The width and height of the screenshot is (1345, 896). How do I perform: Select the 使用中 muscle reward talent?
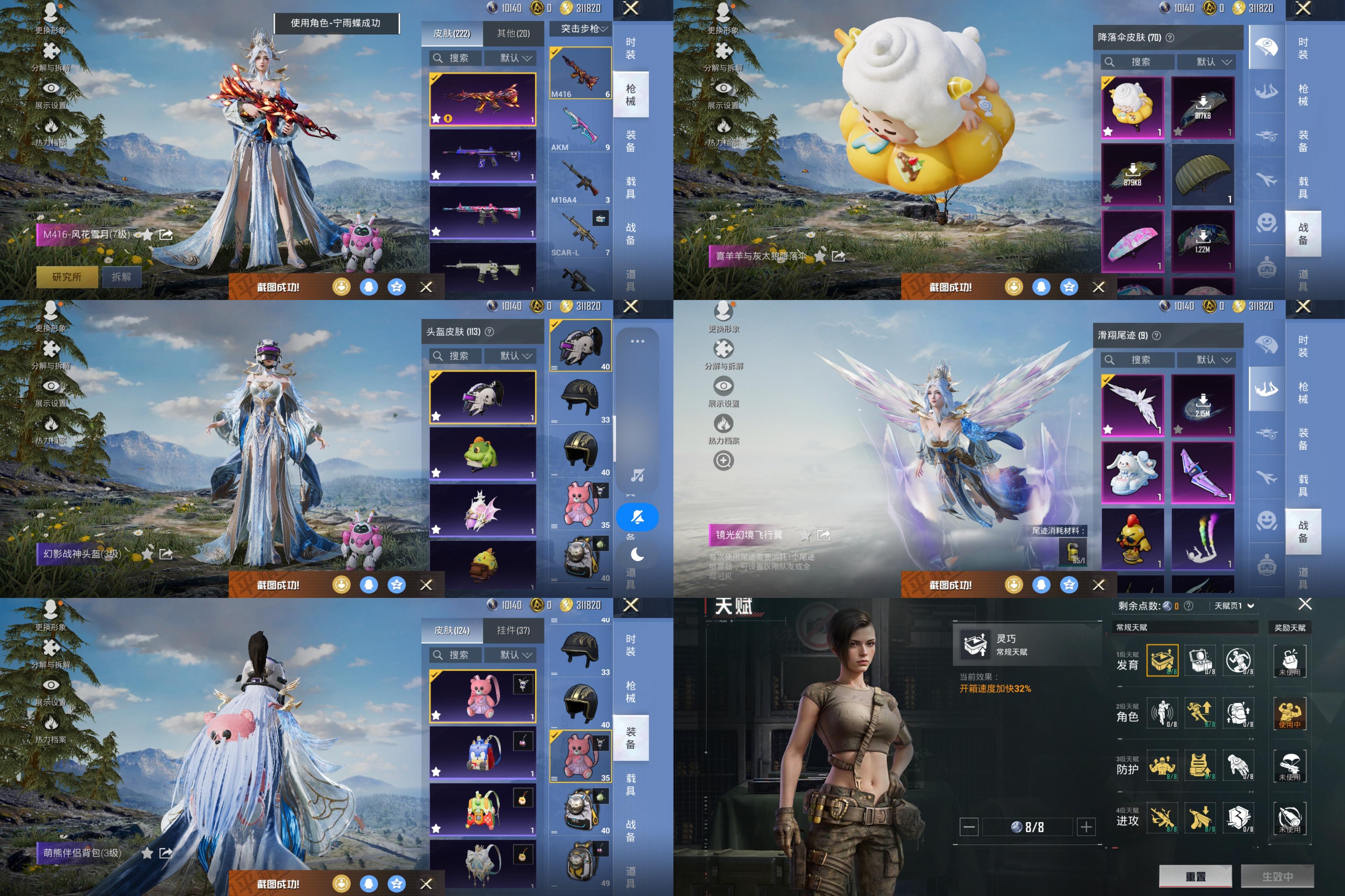coord(1289,713)
